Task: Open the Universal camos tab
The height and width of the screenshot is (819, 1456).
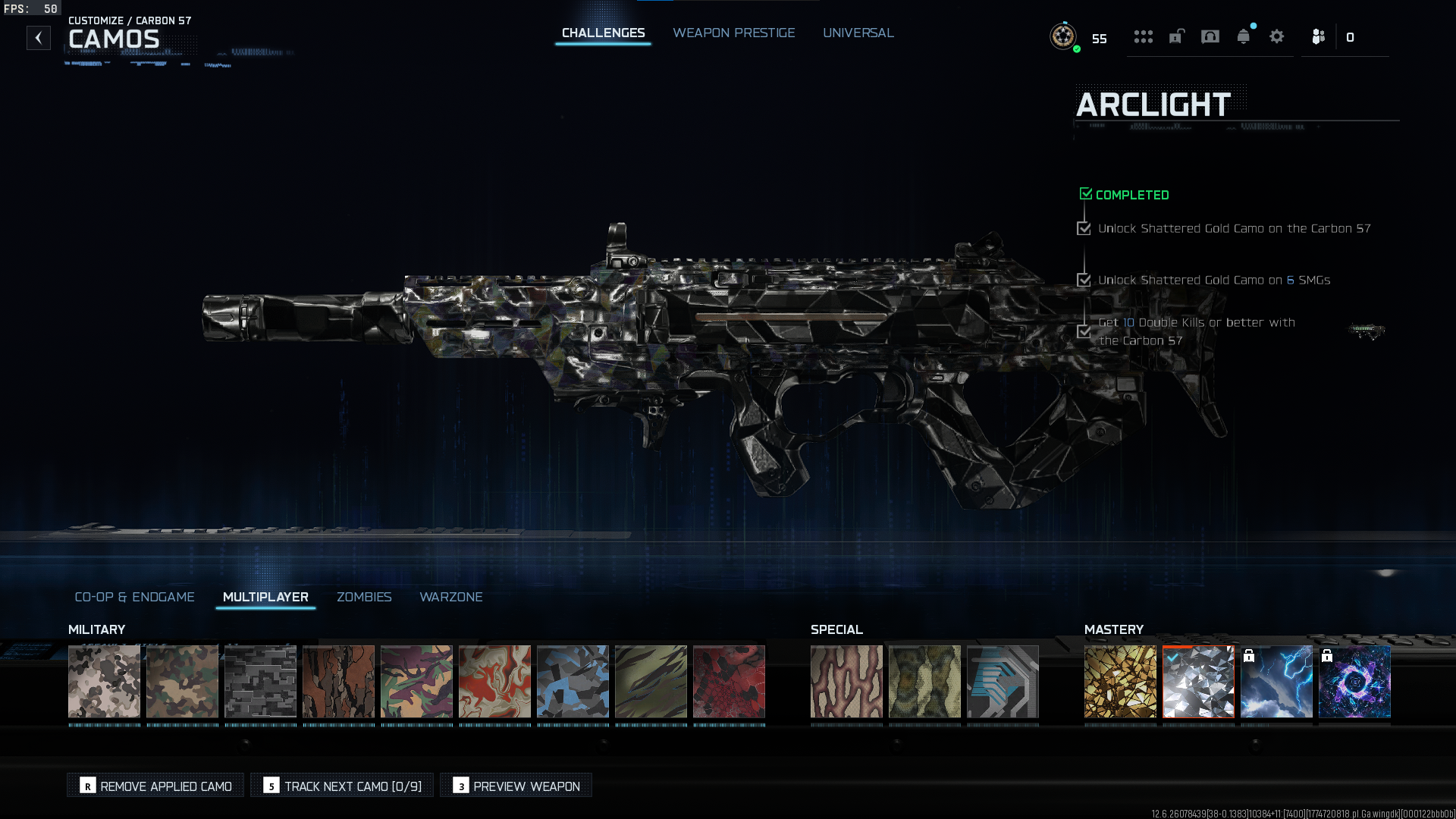Action: click(x=858, y=33)
